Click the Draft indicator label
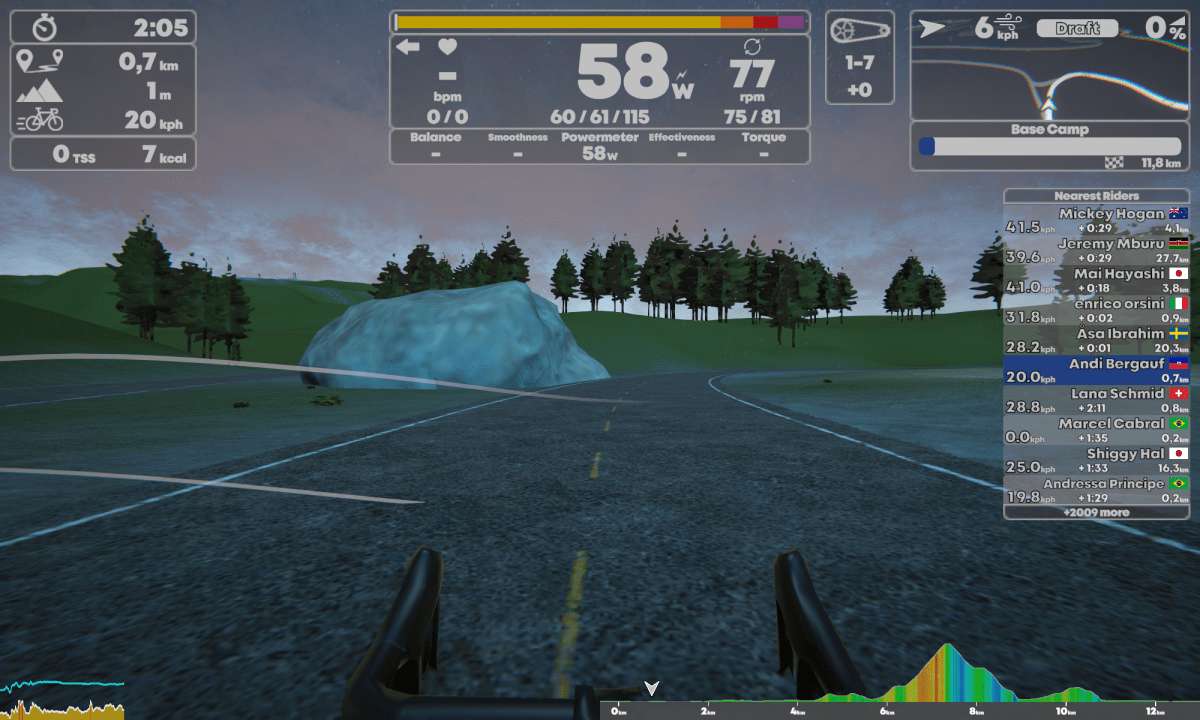Image resolution: width=1200 pixels, height=720 pixels. 1077,29
